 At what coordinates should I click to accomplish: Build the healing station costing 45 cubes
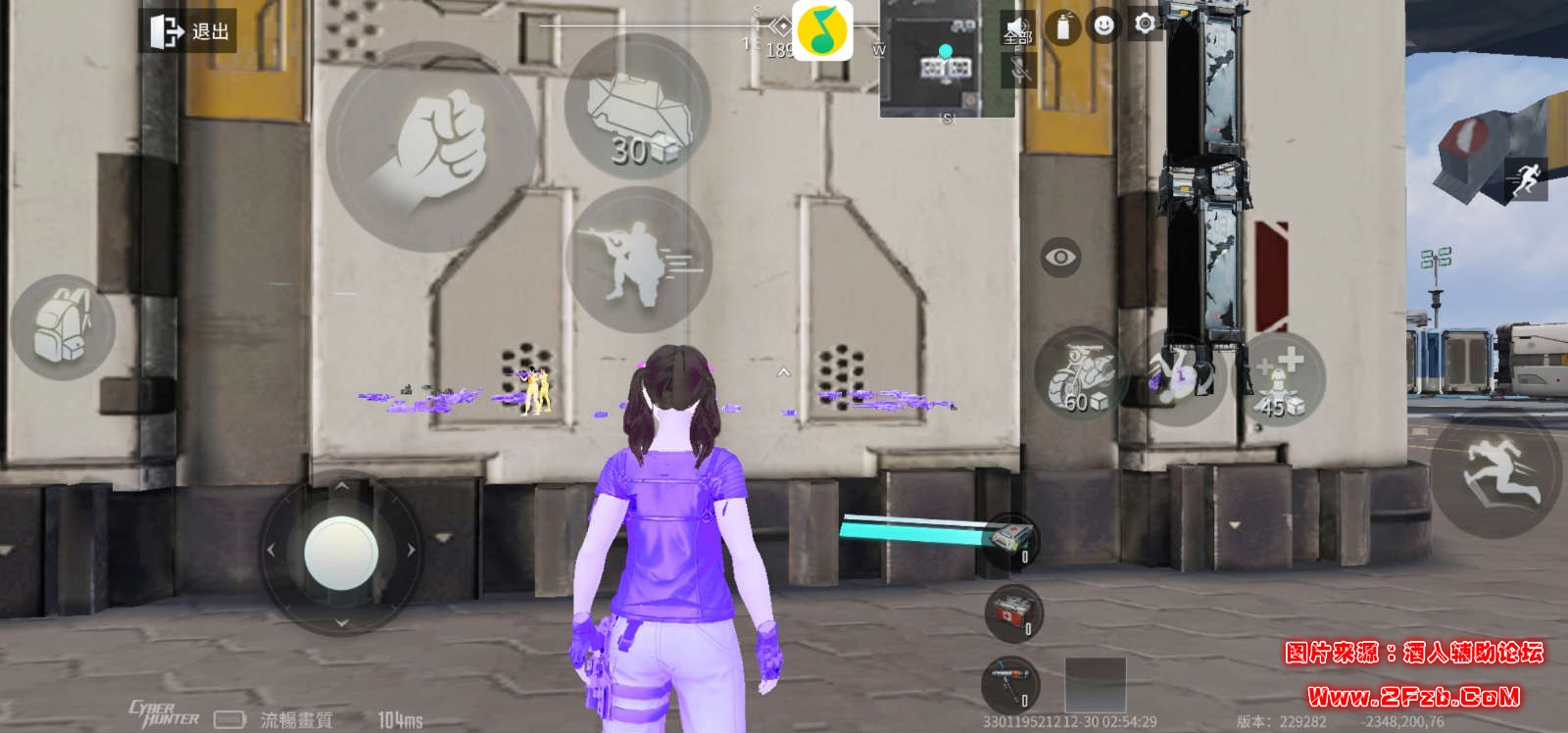click(1281, 379)
